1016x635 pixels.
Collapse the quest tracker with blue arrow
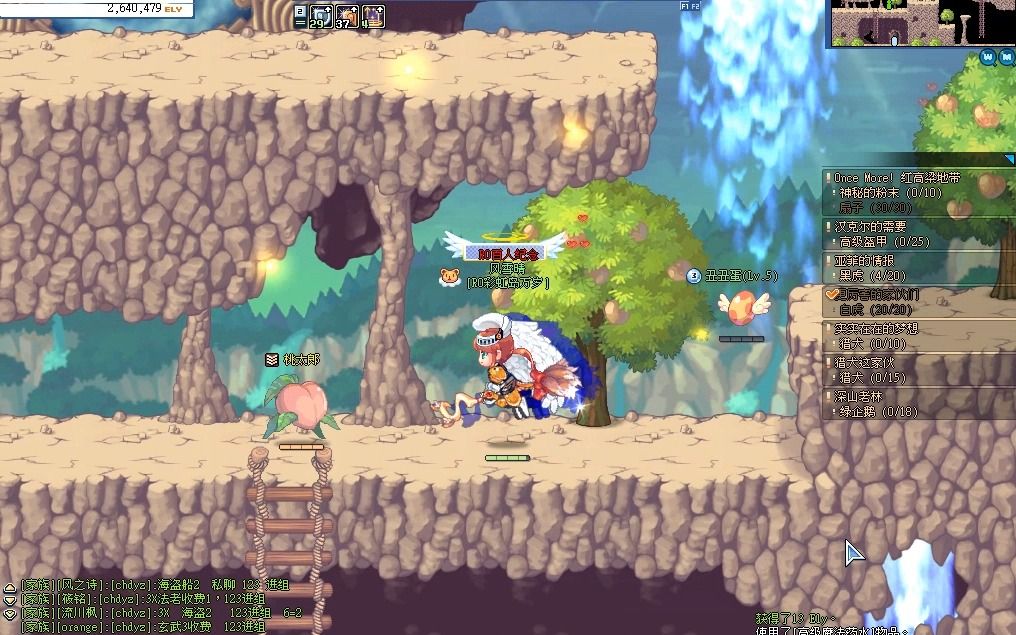(x=1009, y=159)
